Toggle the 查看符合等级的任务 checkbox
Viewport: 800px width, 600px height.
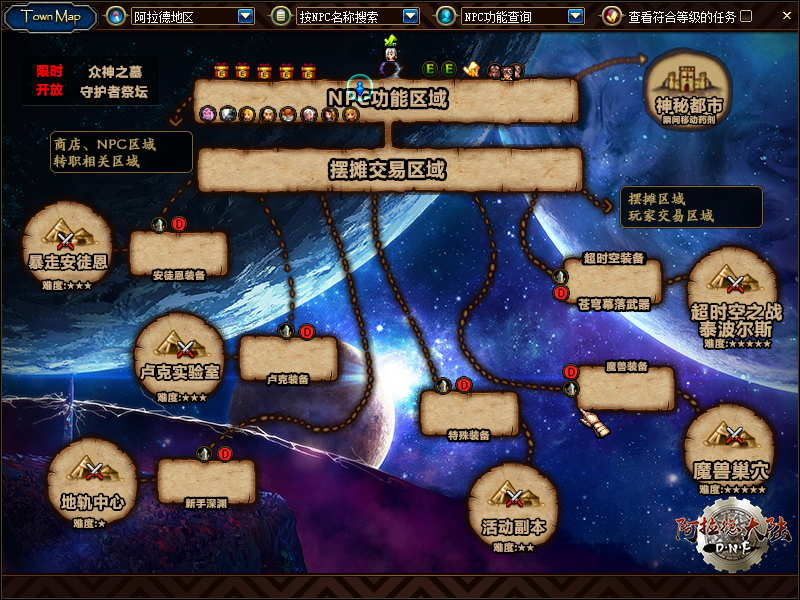(x=746, y=16)
